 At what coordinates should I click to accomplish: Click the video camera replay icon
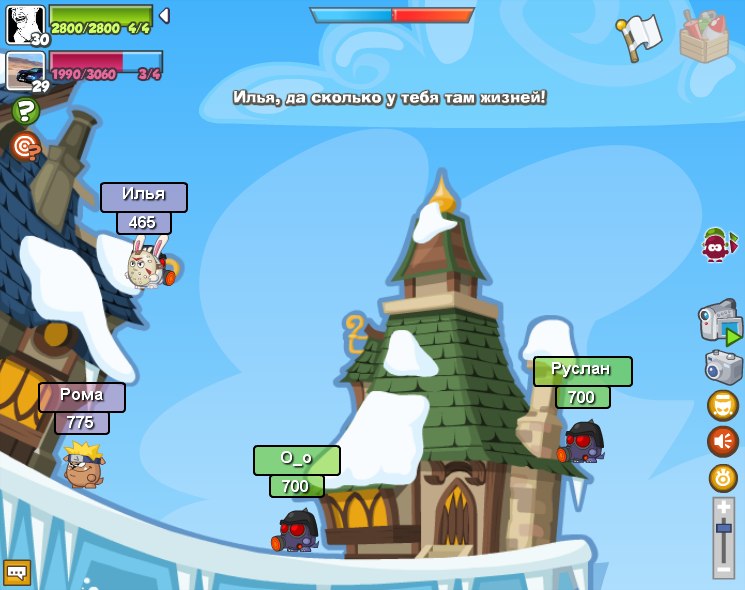coord(720,322)
